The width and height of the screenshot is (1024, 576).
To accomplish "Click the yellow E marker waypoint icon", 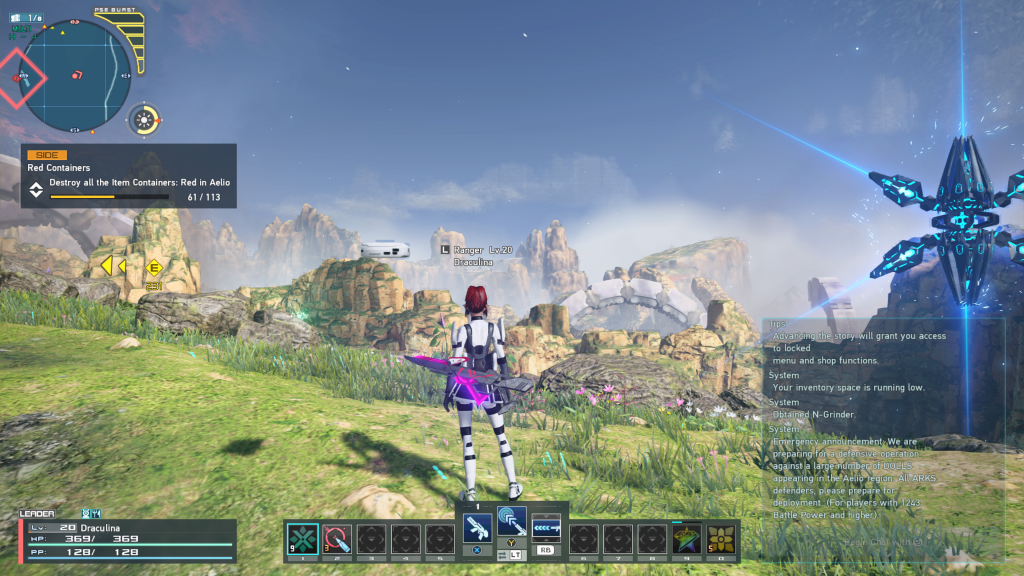I will pyautogui.click(x=154, y=267).
